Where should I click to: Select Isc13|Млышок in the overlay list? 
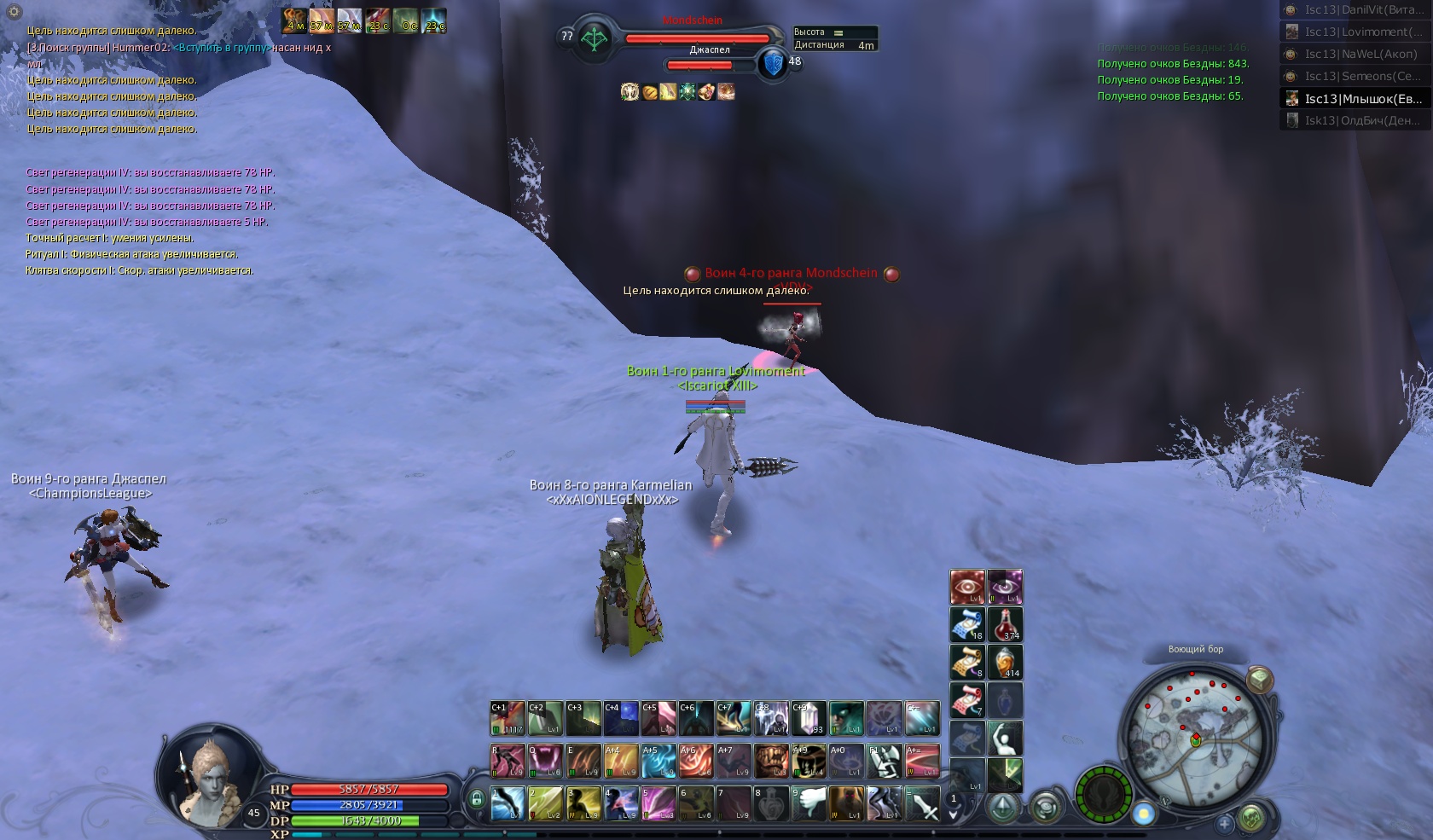[1362, 99]
